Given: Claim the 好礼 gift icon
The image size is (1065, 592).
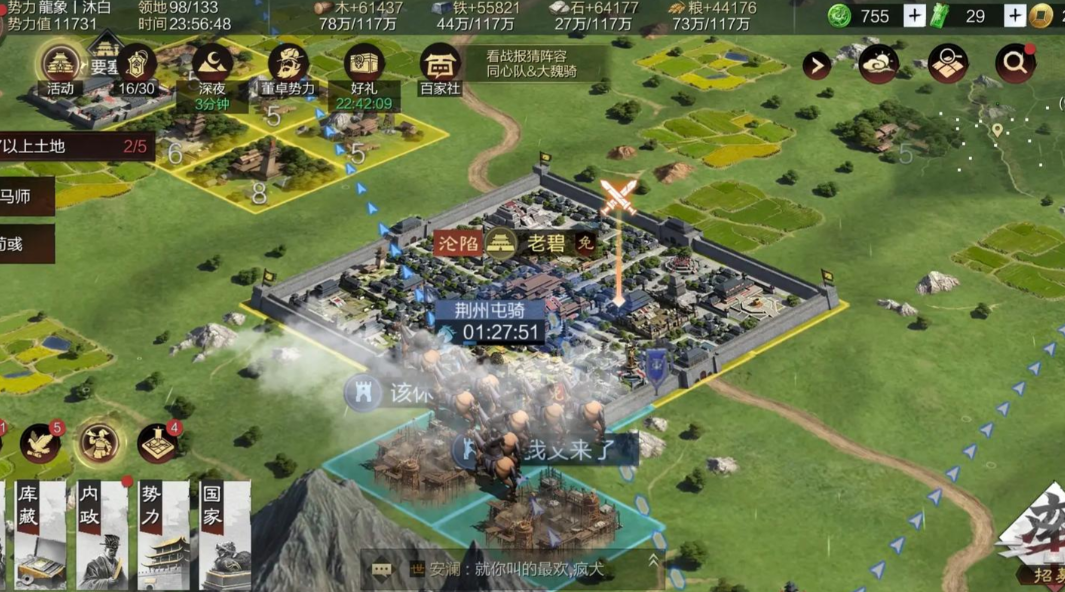Looking at the screenshot, I should (364, 65).
